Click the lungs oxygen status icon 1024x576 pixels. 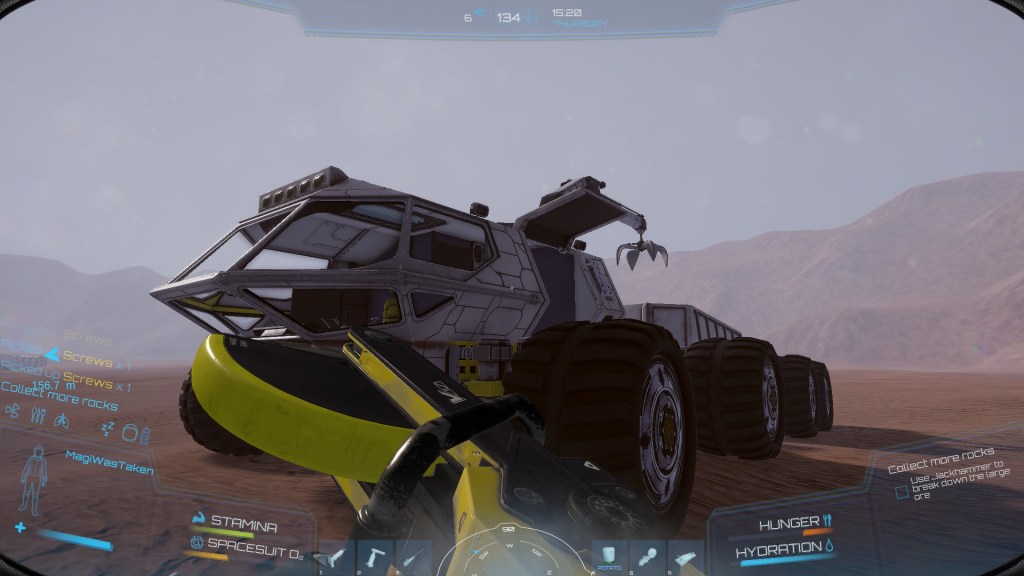59,419
